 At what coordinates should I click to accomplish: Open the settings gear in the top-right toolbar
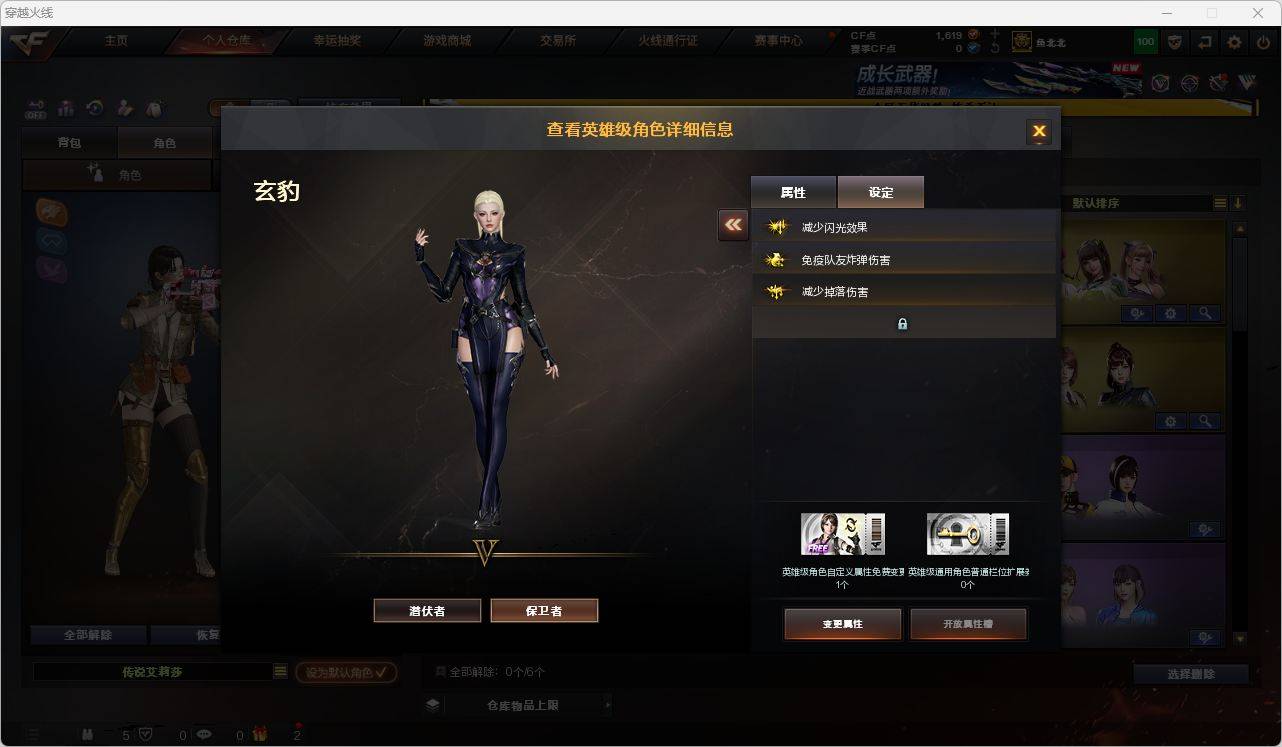pyautogui.click(x=1233, y=42)
